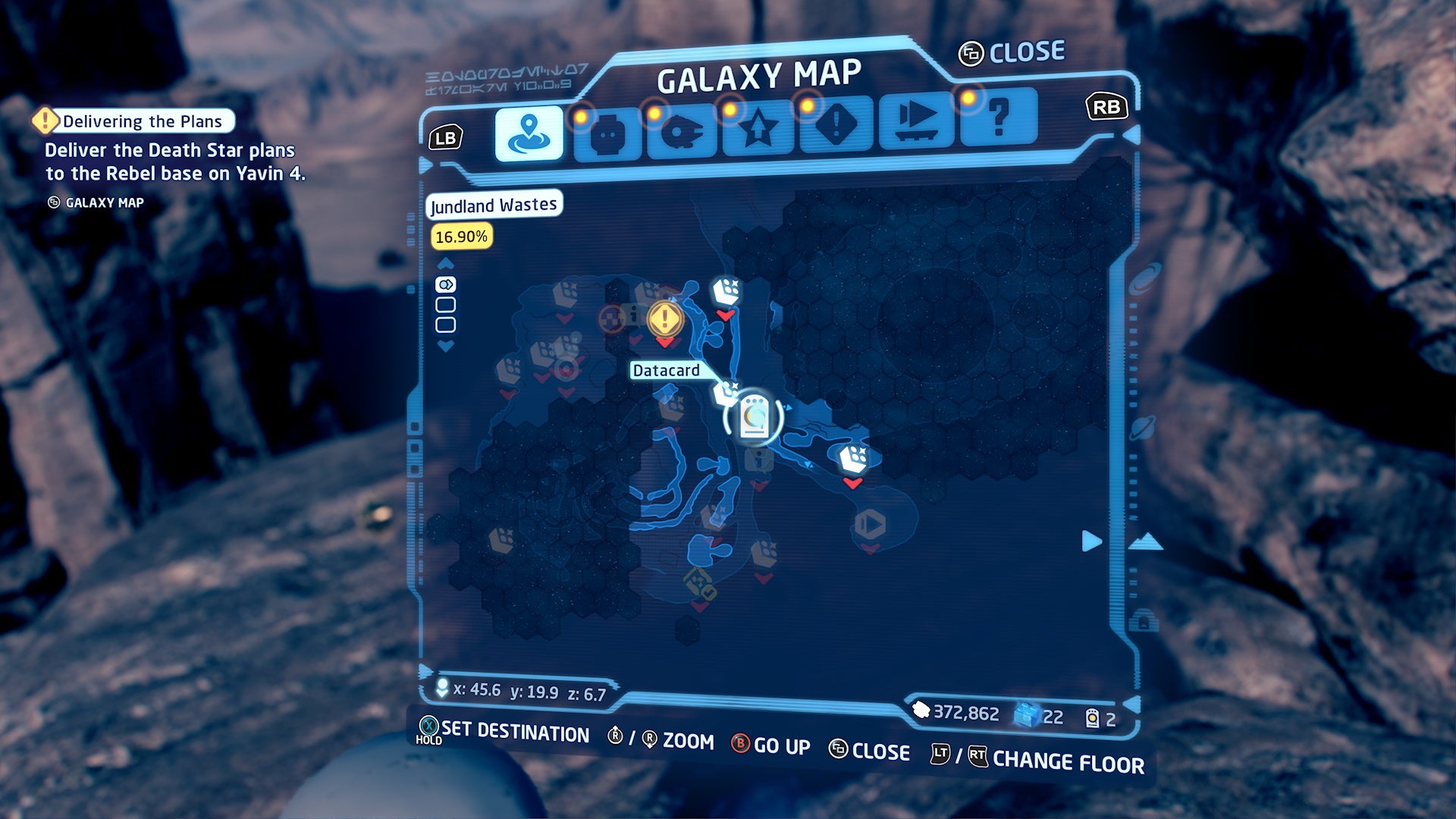This screenshot has height=819, width=1456.
Task: Click the up arrow above the floor selector
Action: tap(446, 262)
